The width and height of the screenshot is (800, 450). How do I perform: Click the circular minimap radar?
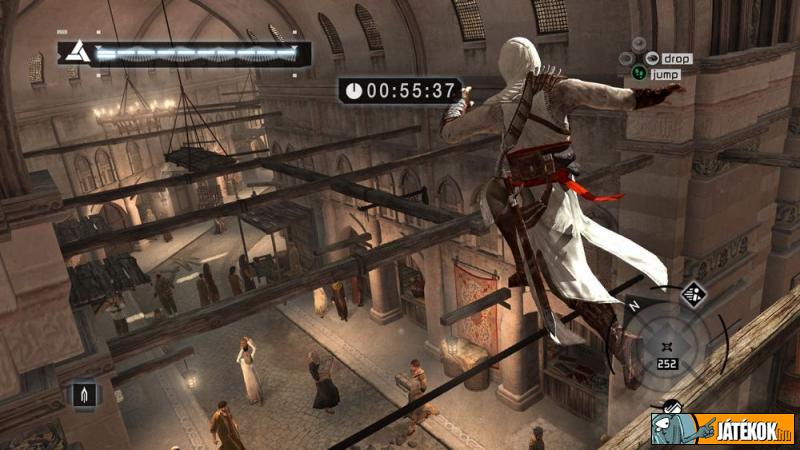(x=667, y=349)
